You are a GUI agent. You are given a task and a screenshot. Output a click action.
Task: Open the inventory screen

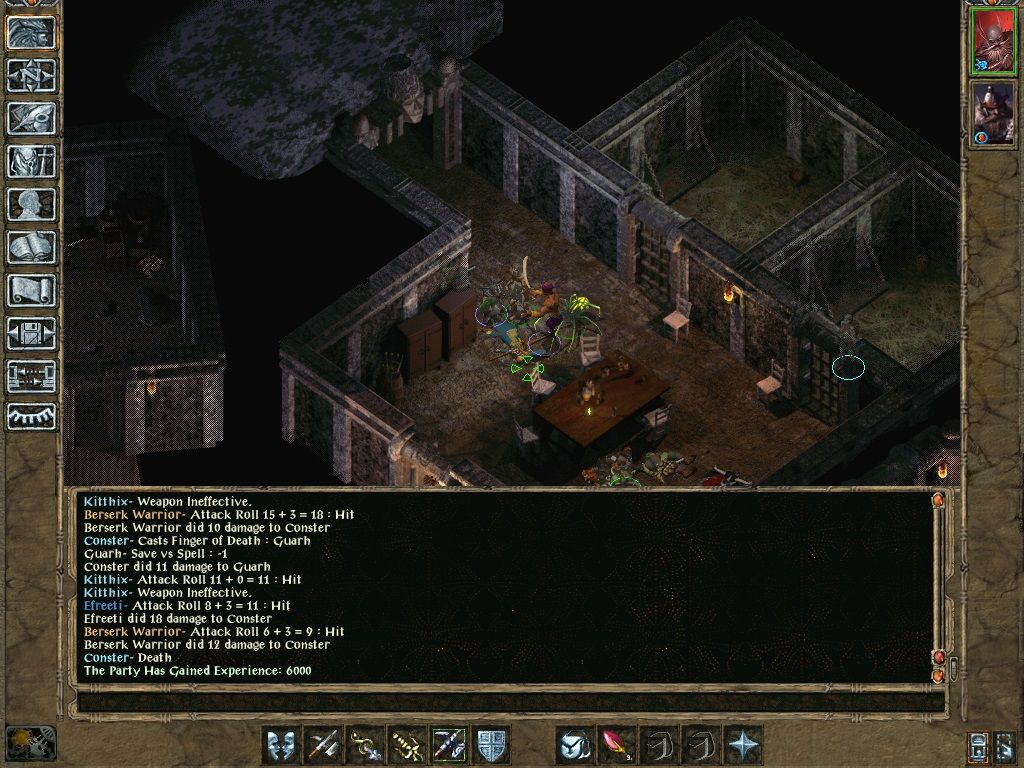pyautogui.click(x=32, y=161)
